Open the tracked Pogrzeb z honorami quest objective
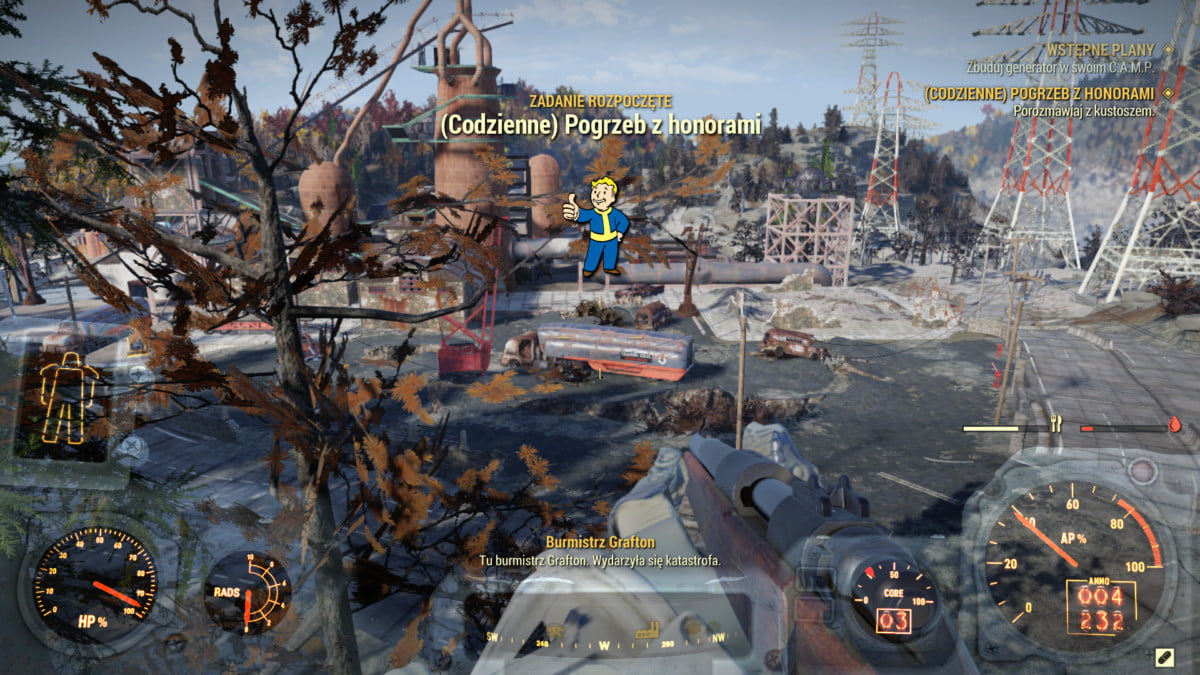The image size is (1200, 675). [x=1038, y=93]
